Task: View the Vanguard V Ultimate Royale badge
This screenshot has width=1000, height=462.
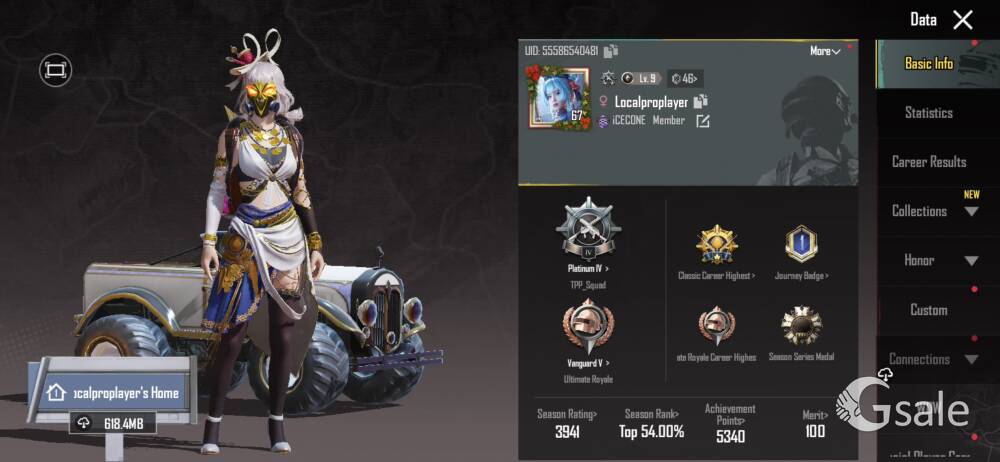Action: coord(588,326)
